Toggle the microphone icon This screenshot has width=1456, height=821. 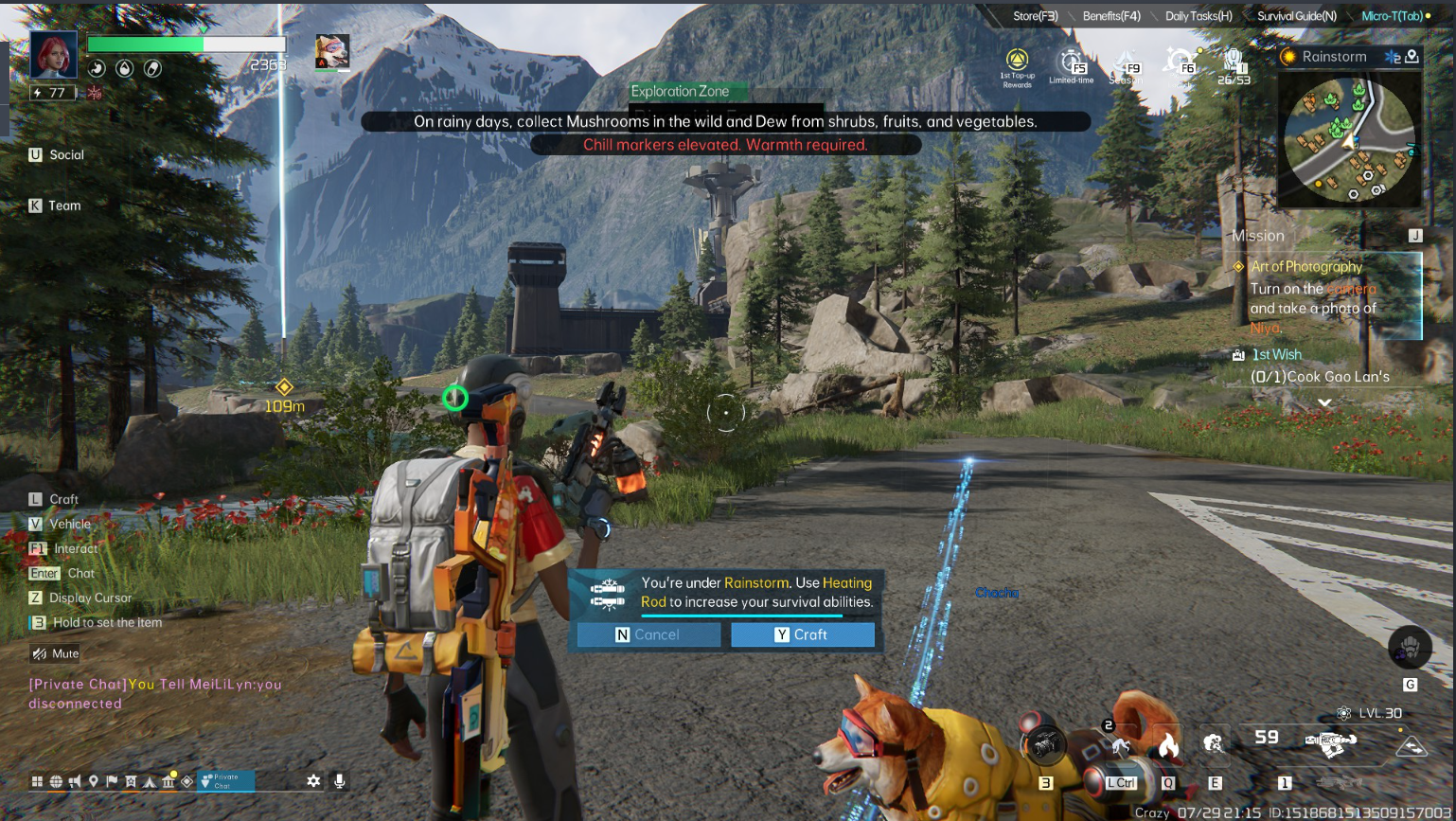click(339, 781)
